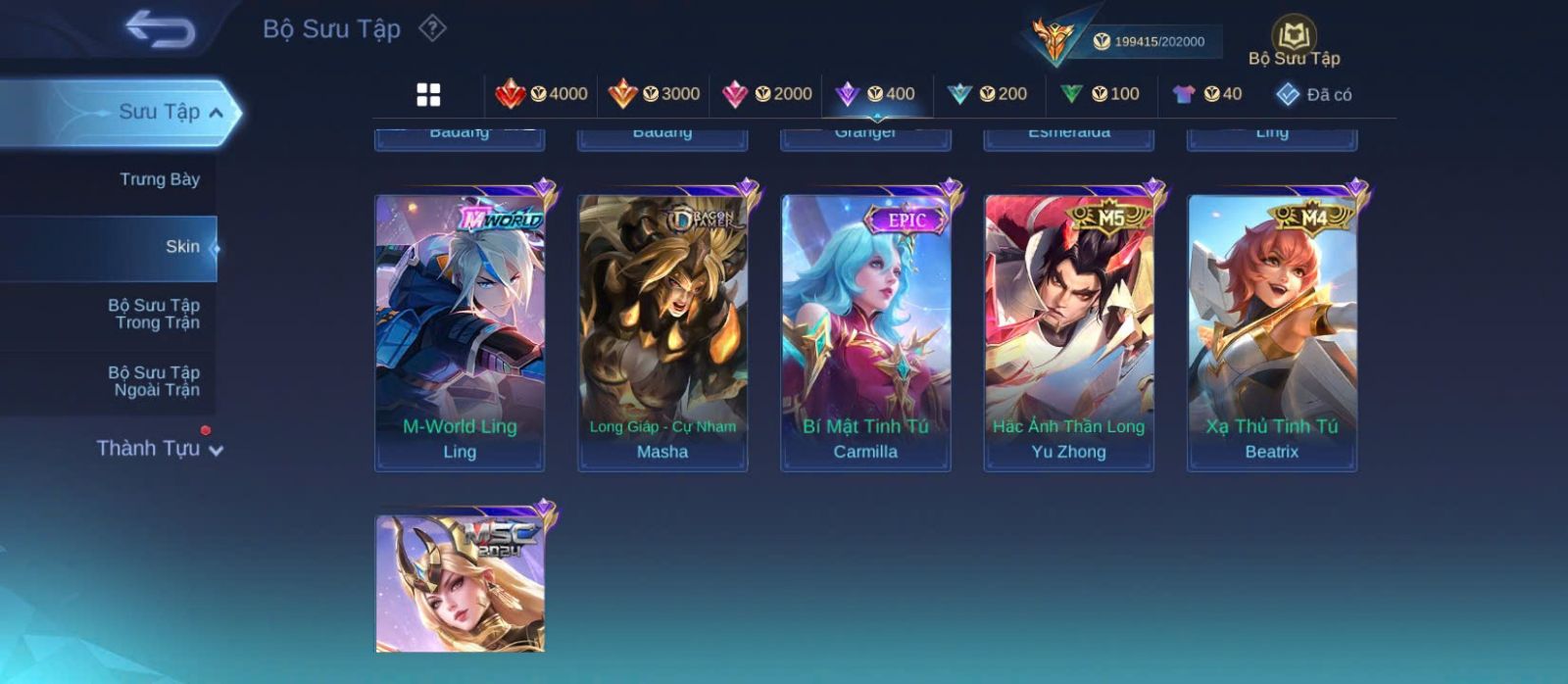Open the collection help question mark
Viewport: 1568px width, 684px height.
432,28
